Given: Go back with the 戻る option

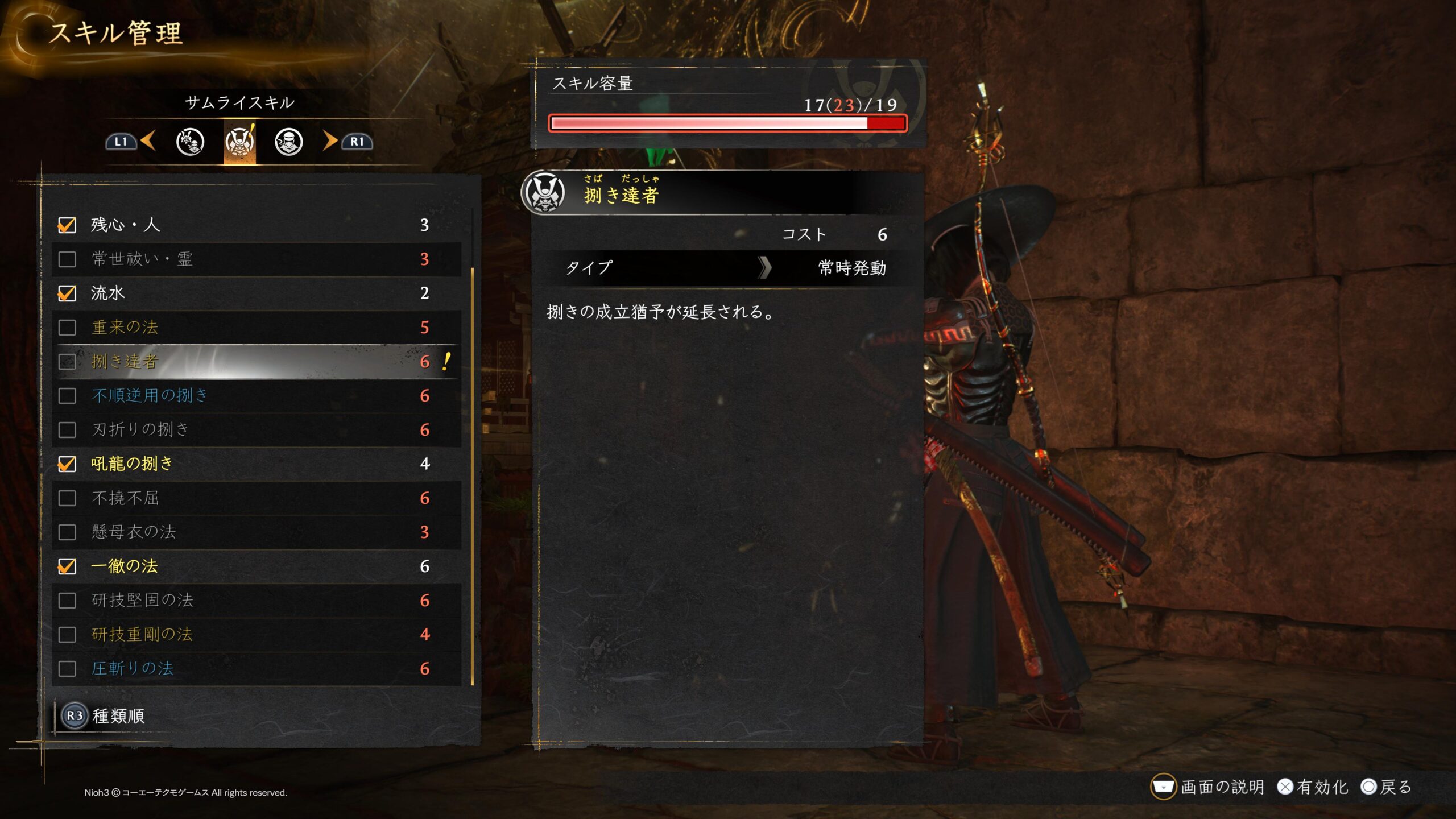Looking at the screenshot, I should [1387, 787].
